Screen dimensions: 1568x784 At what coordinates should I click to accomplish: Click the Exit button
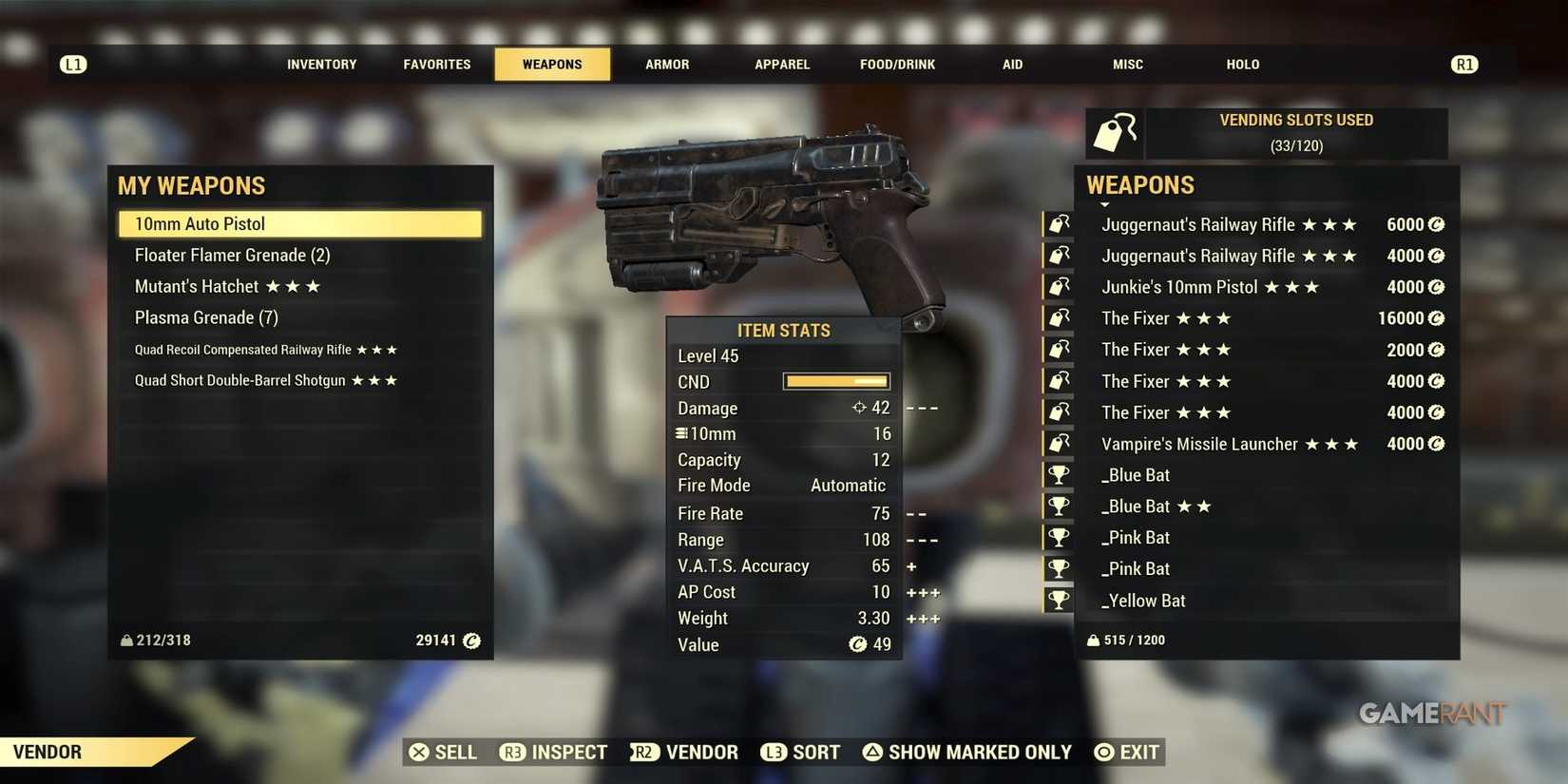pyautogui.click(x=1126, y=752)
